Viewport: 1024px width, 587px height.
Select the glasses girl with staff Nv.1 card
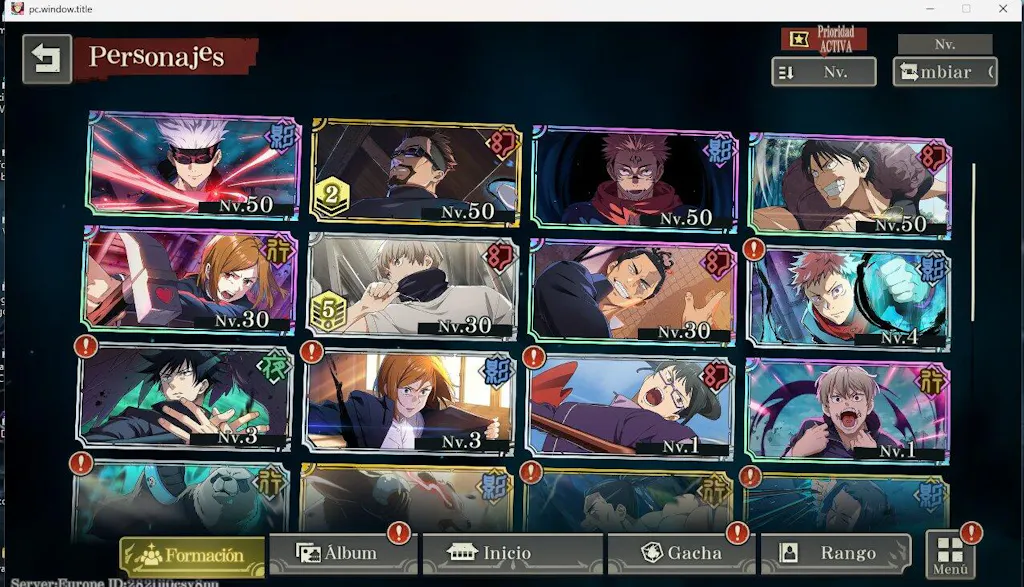tap(630, 405)
